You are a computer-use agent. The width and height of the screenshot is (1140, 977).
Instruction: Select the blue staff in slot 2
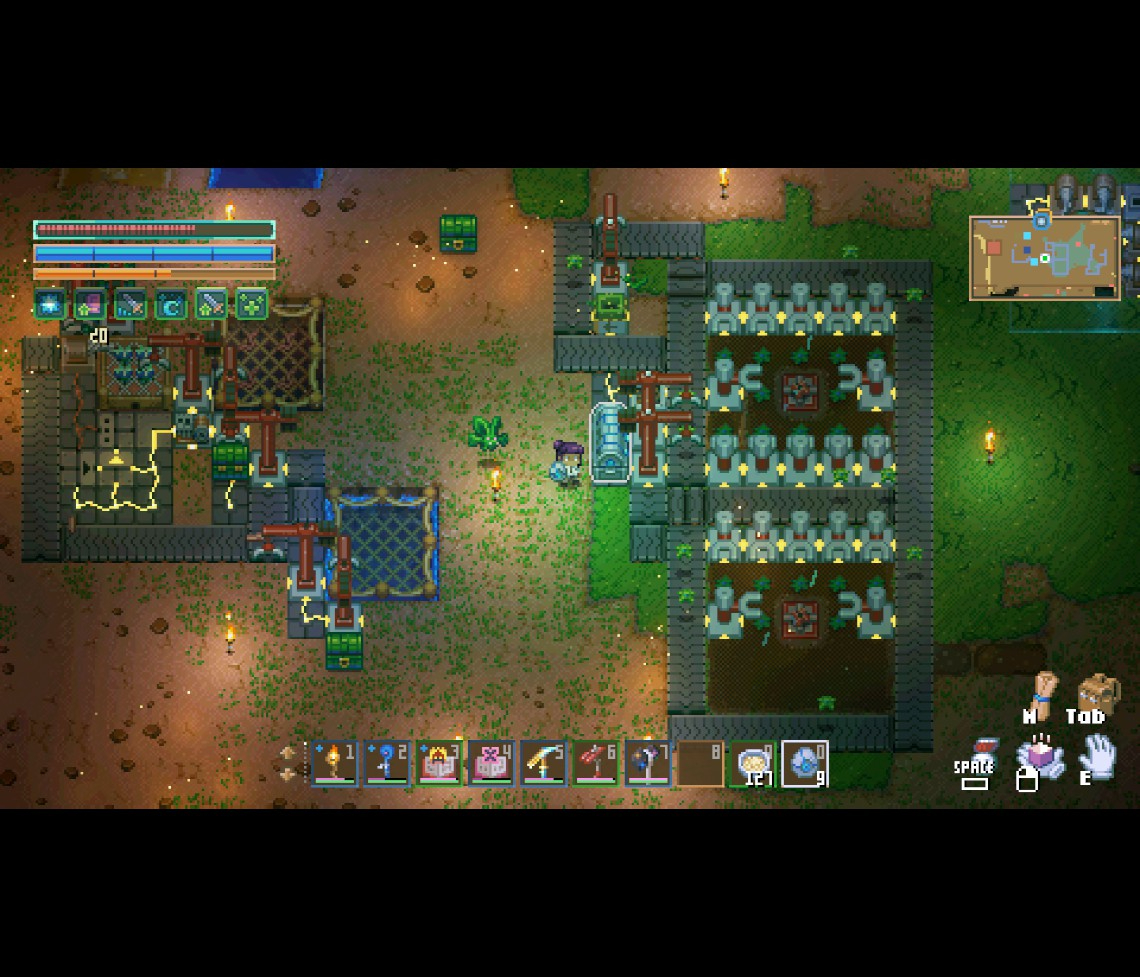pos(387,764)
